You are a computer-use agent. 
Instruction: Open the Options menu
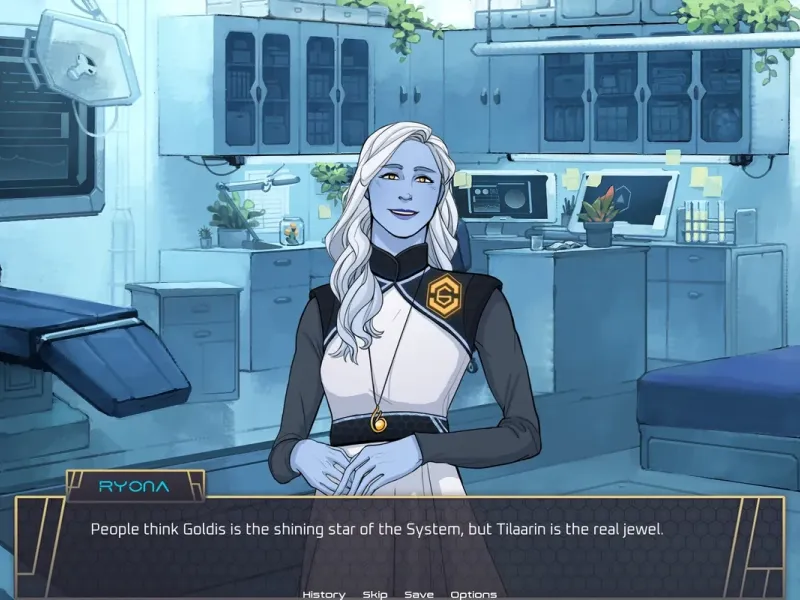[x=473, y=594]
